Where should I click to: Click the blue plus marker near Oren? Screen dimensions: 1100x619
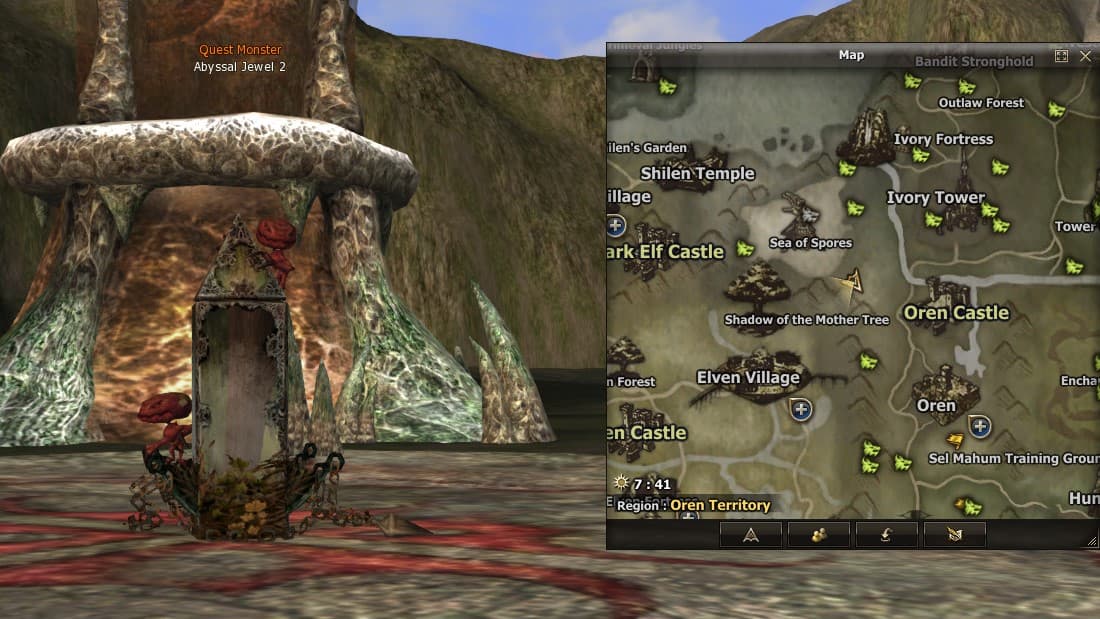tap(980, 426)
